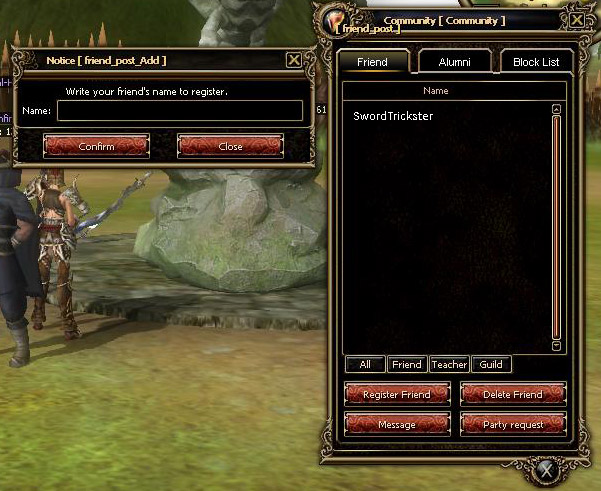Switch to the Friend tab

(x=372, y=62)
